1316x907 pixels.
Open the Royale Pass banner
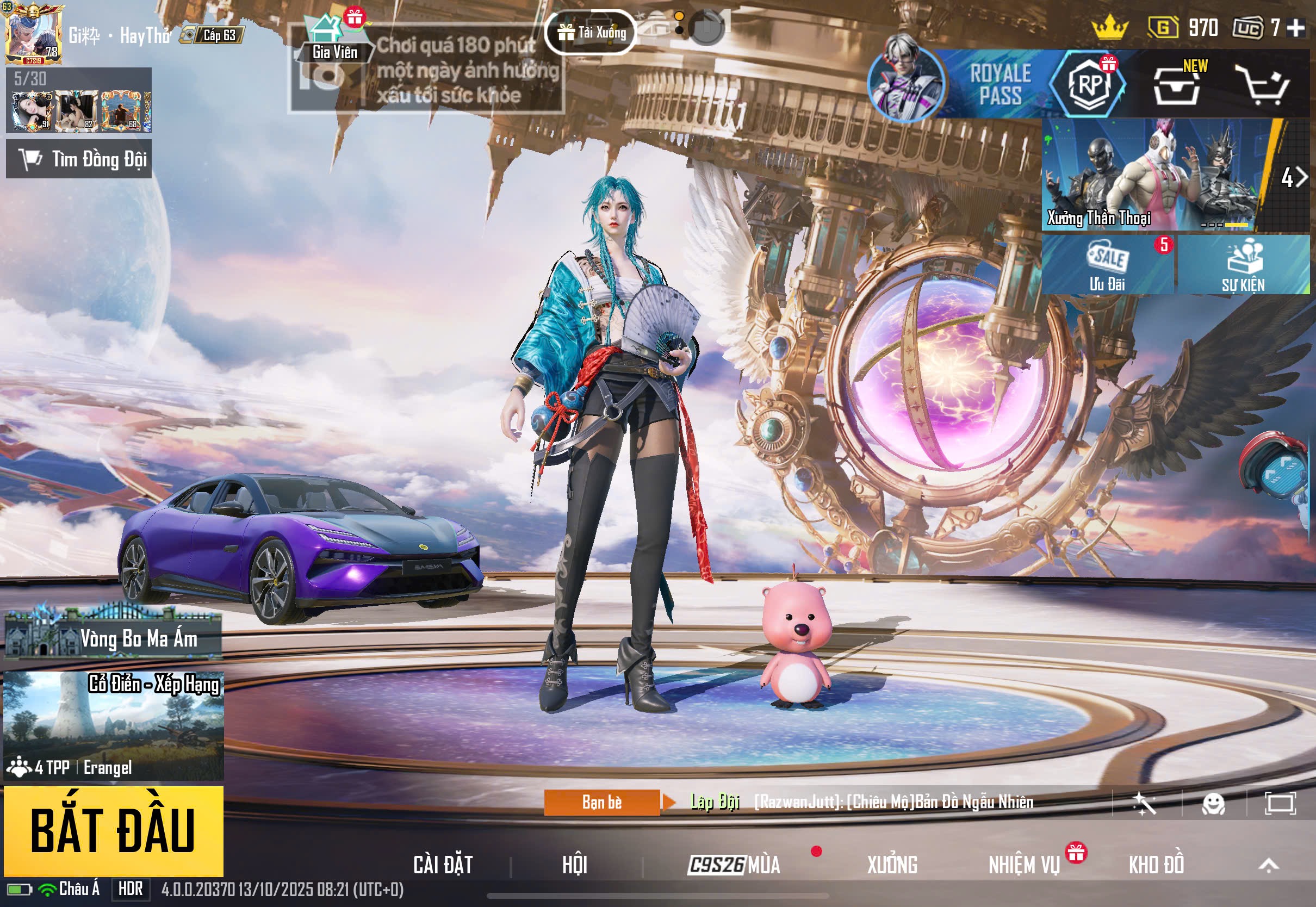point(999,84)
